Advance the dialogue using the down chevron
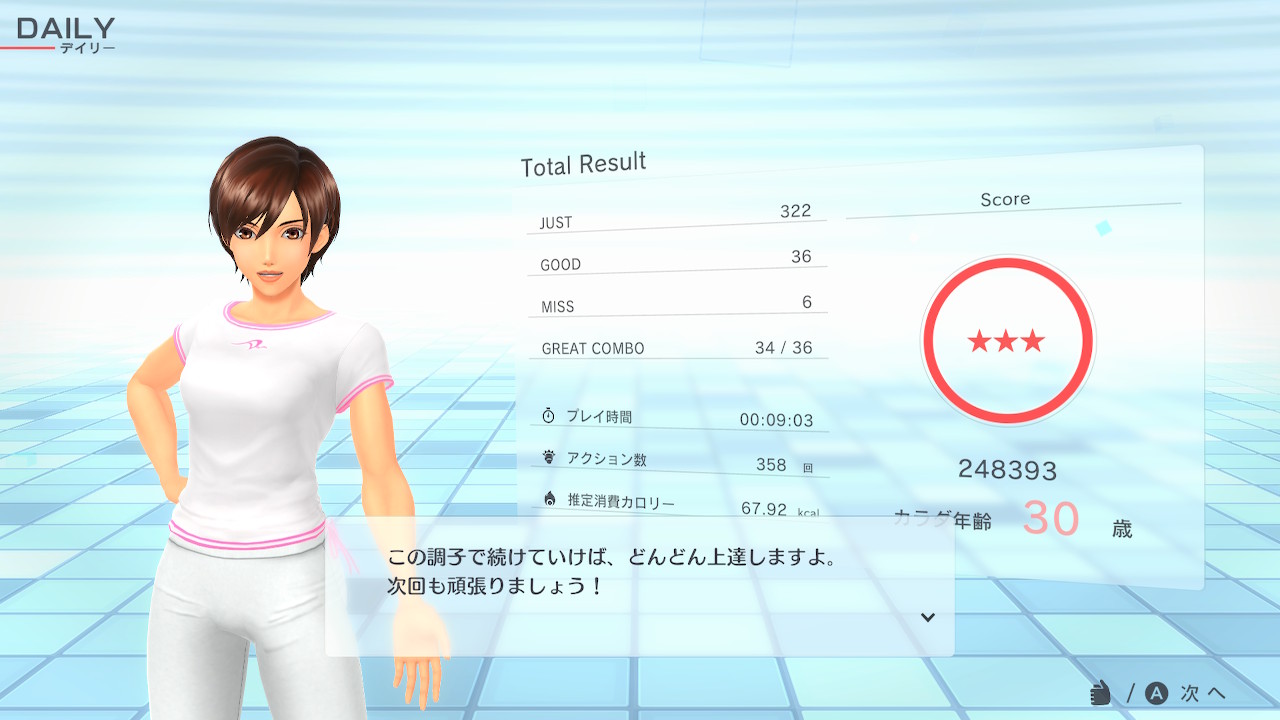This screenshot has width=1280, height=720. [927, 617]
